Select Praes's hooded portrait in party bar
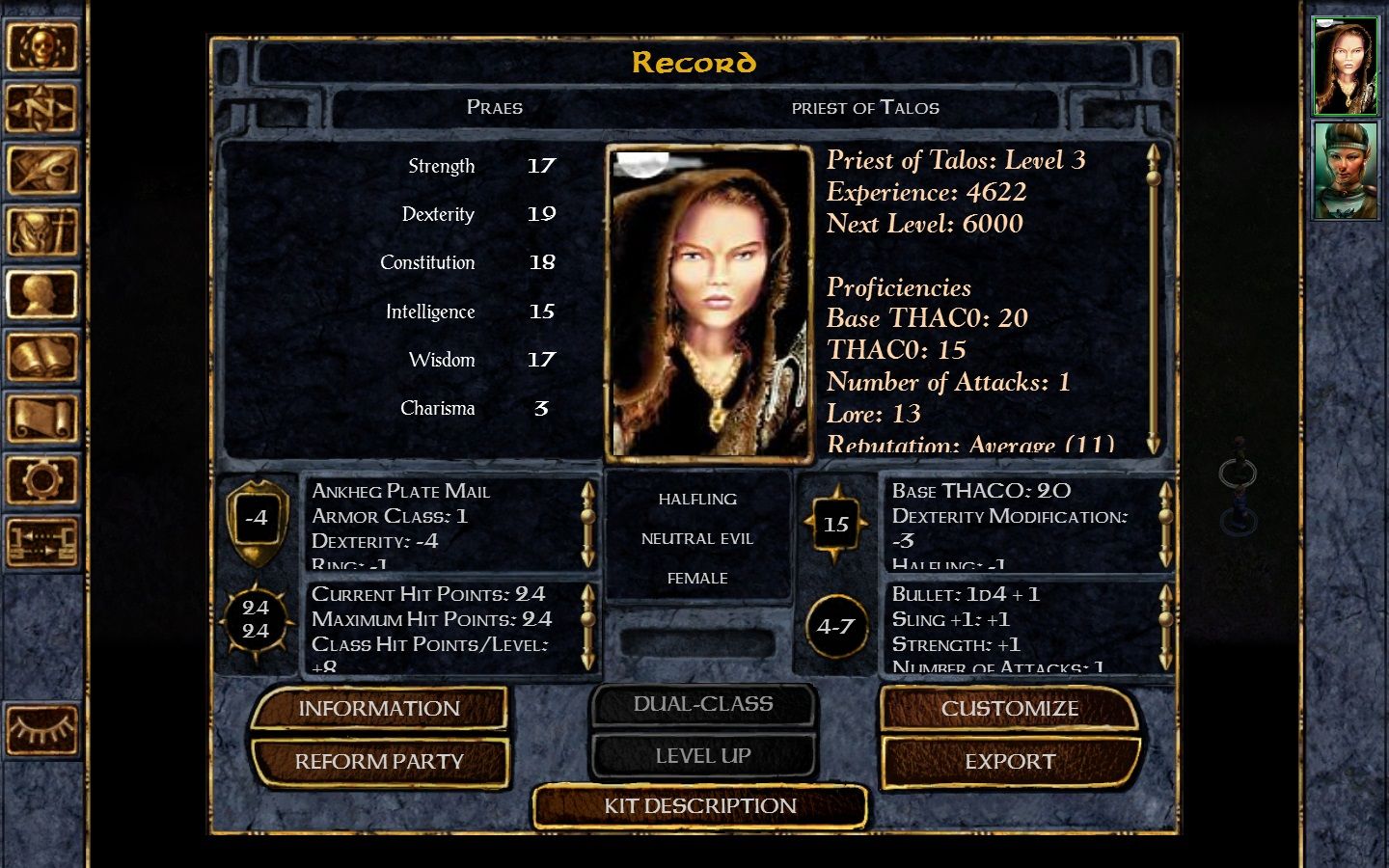The height and width of the screenshot is (868, 1389). click(x=1346, y=67)
